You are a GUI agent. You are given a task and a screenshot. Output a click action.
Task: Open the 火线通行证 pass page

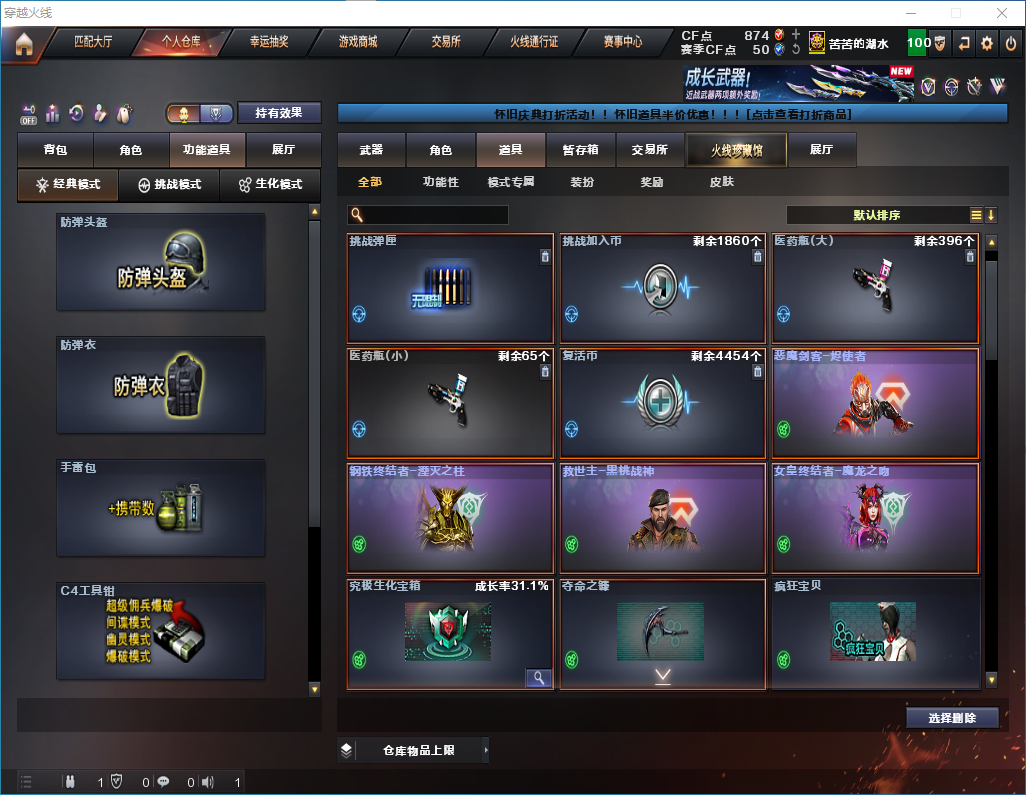[x=534, y=43]
